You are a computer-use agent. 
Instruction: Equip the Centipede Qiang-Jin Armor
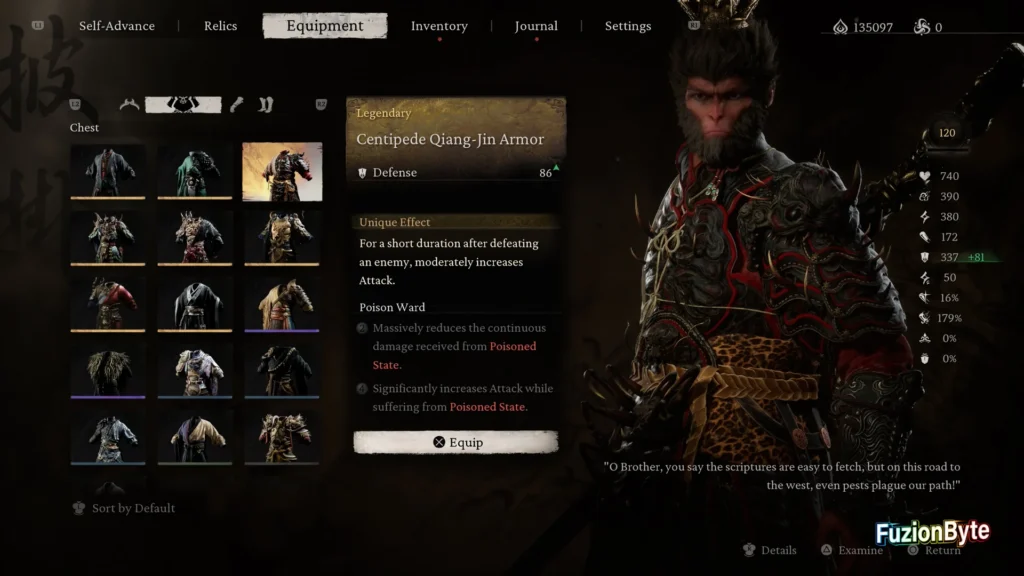click(456, 442)
